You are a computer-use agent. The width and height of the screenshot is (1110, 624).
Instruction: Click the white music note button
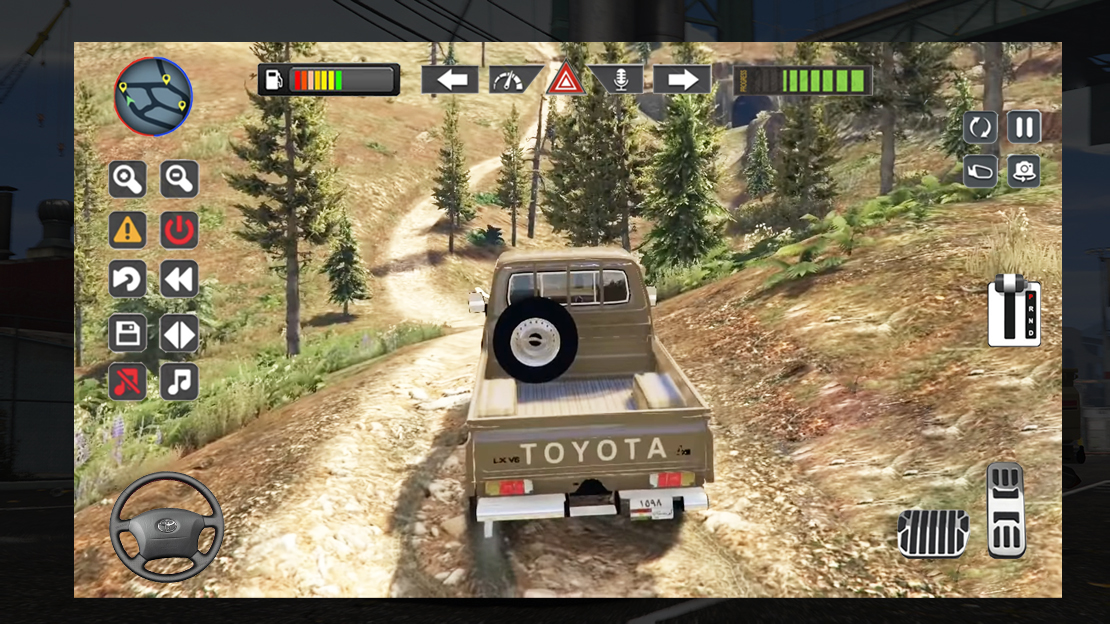click(x=180, y=381)
